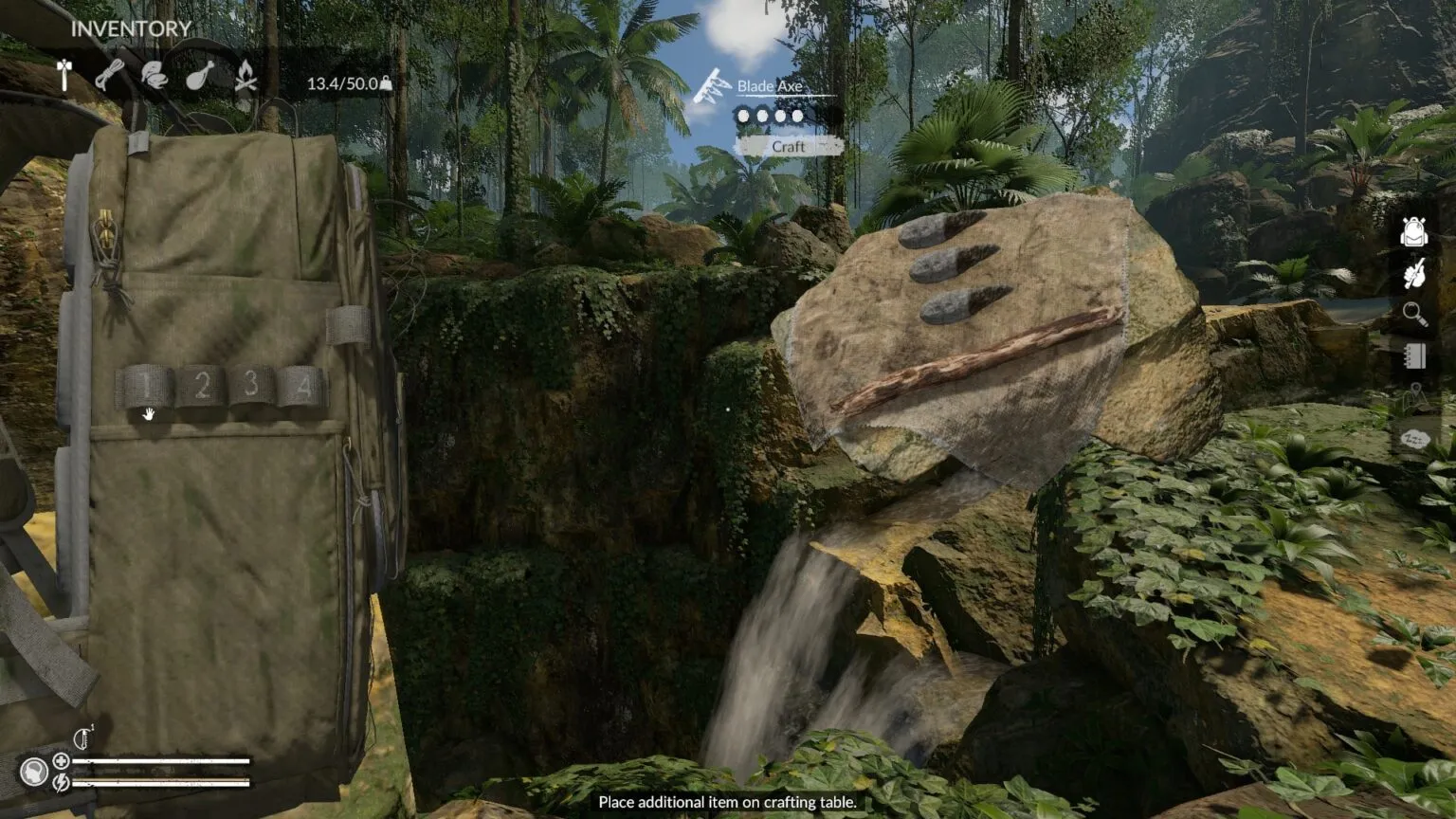This screenshot has height=819, width=1456.
Task: Select backpack pocket number 3
Action: point(250,384)
